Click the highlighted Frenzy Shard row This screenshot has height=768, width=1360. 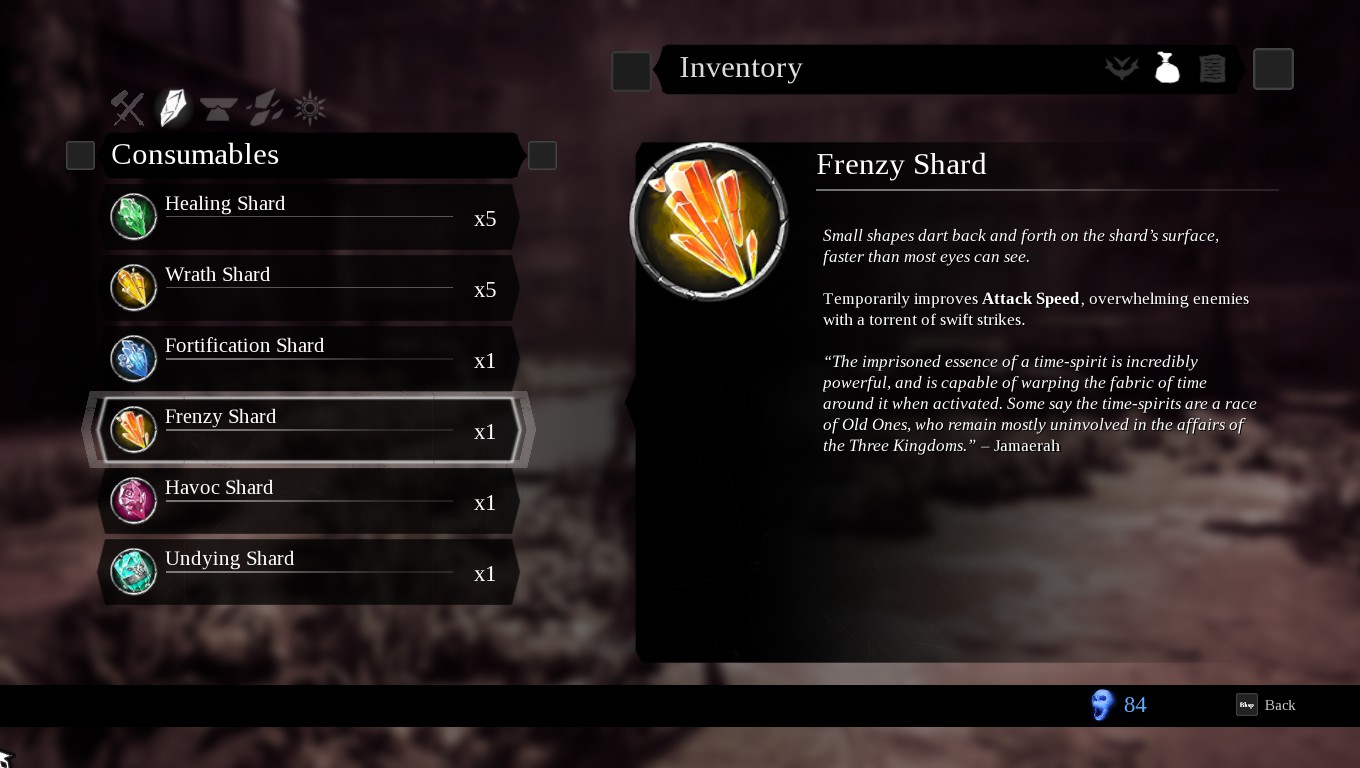310,430
